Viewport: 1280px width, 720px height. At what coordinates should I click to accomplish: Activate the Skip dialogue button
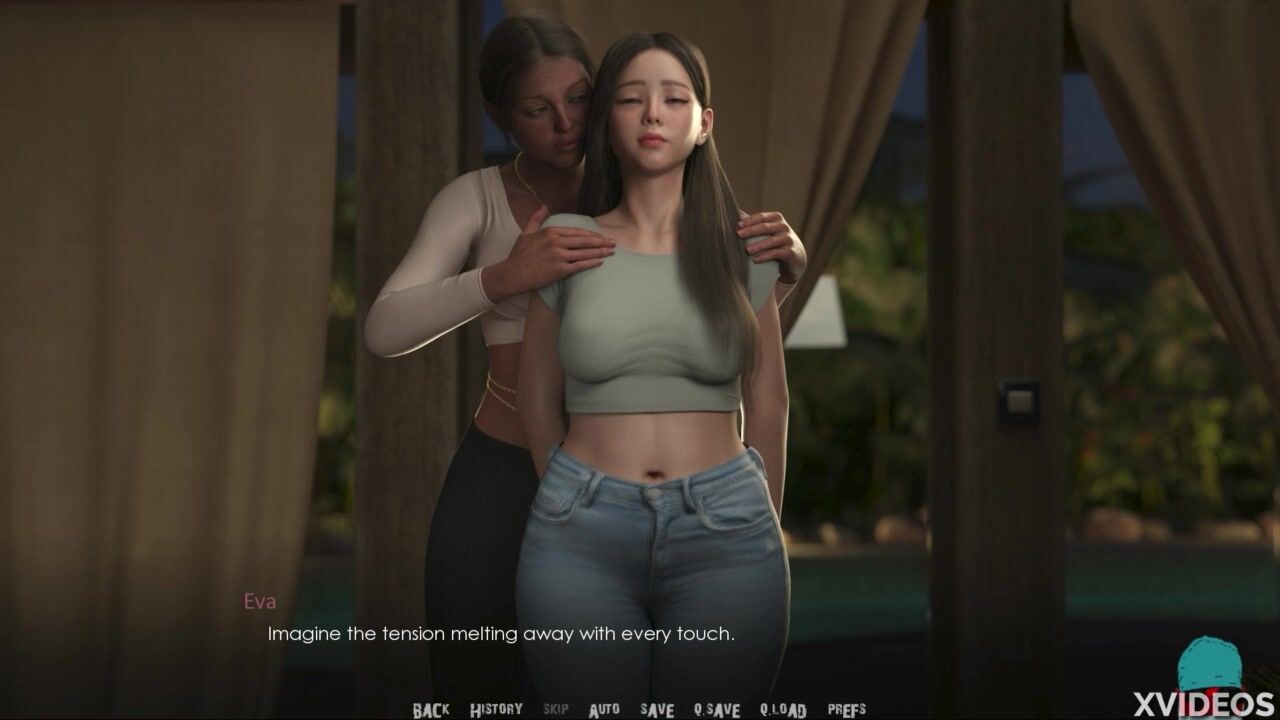coord(556,710)
